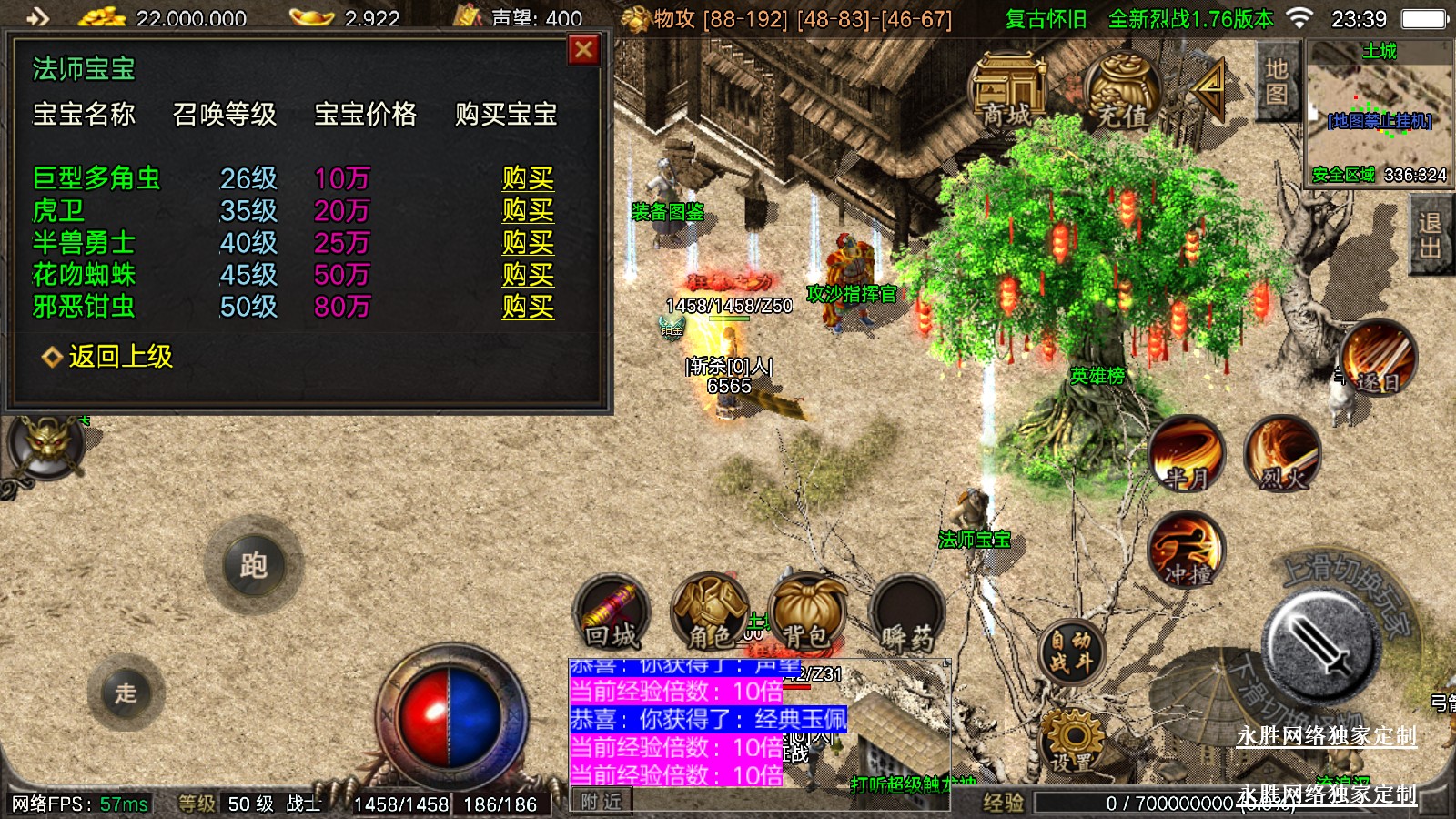This screenshot has height=819, width=1456.
Task: Toggle 自动战斗 auto battle
Action: coord(1071,652)
